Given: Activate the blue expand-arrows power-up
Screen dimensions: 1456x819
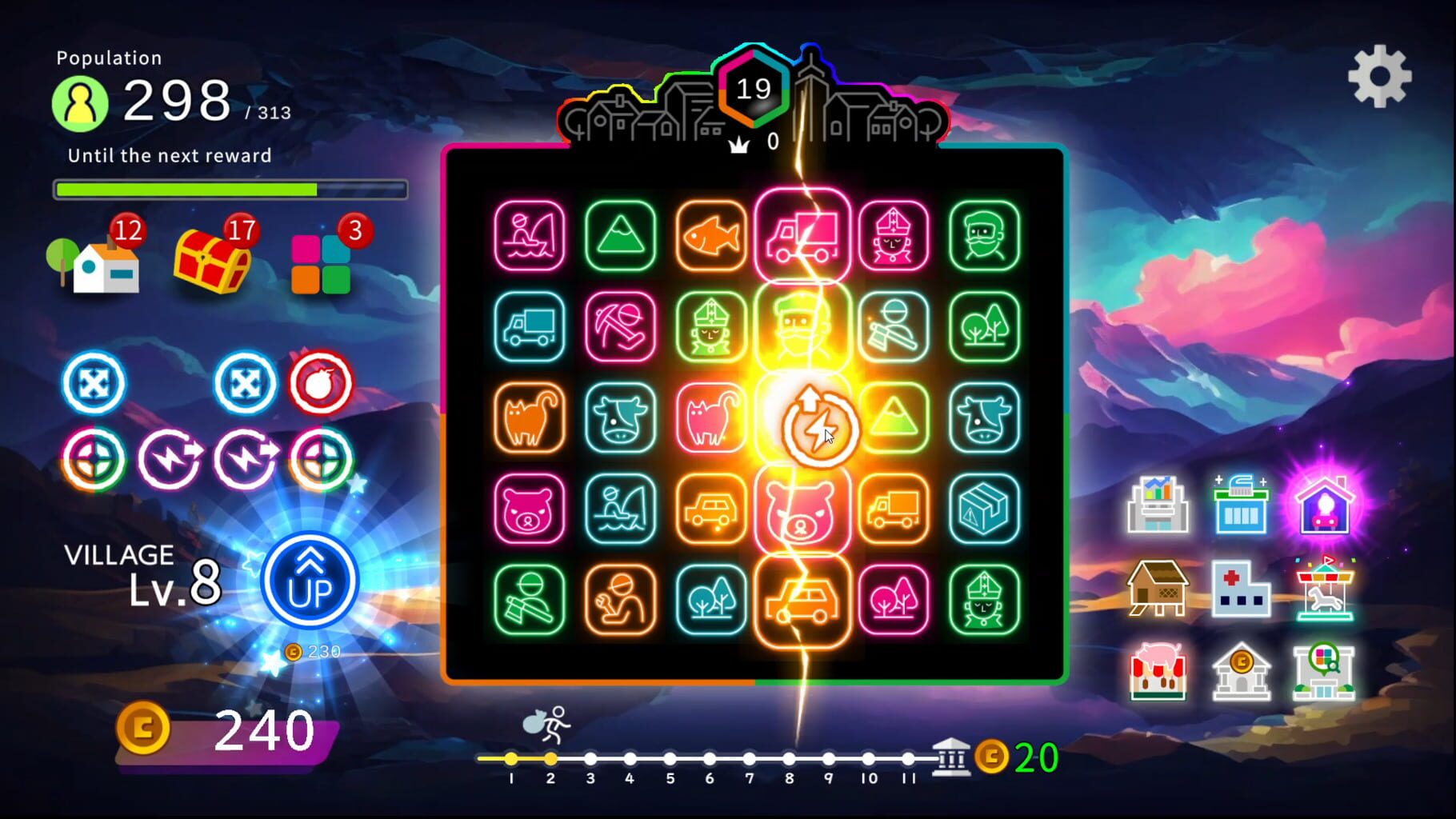Looking at the screenshot, I should pos(94,382).
